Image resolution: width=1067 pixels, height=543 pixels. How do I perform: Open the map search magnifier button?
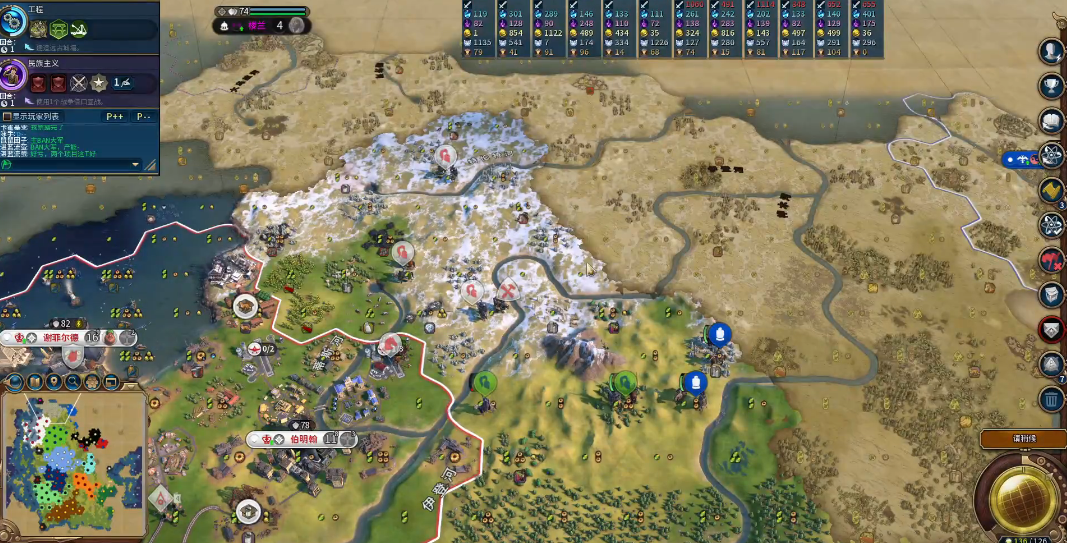pyautogui.click(x=73, y=381)
